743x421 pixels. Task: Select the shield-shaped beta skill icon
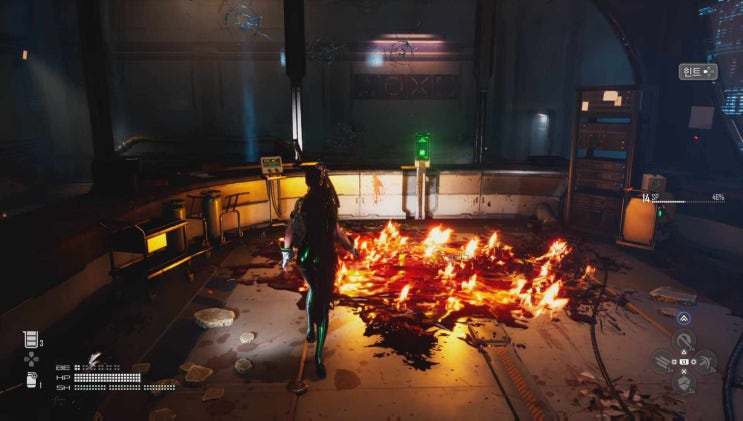[x=685, y=382]
